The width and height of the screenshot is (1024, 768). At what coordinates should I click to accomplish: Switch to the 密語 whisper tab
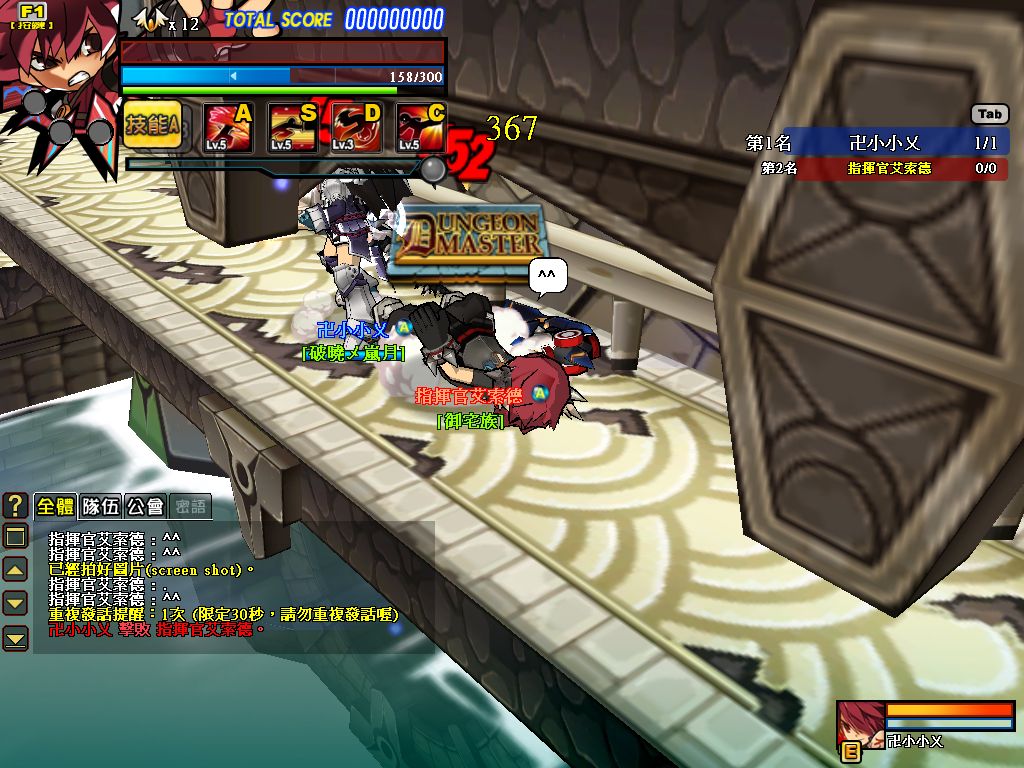point(190,507)
